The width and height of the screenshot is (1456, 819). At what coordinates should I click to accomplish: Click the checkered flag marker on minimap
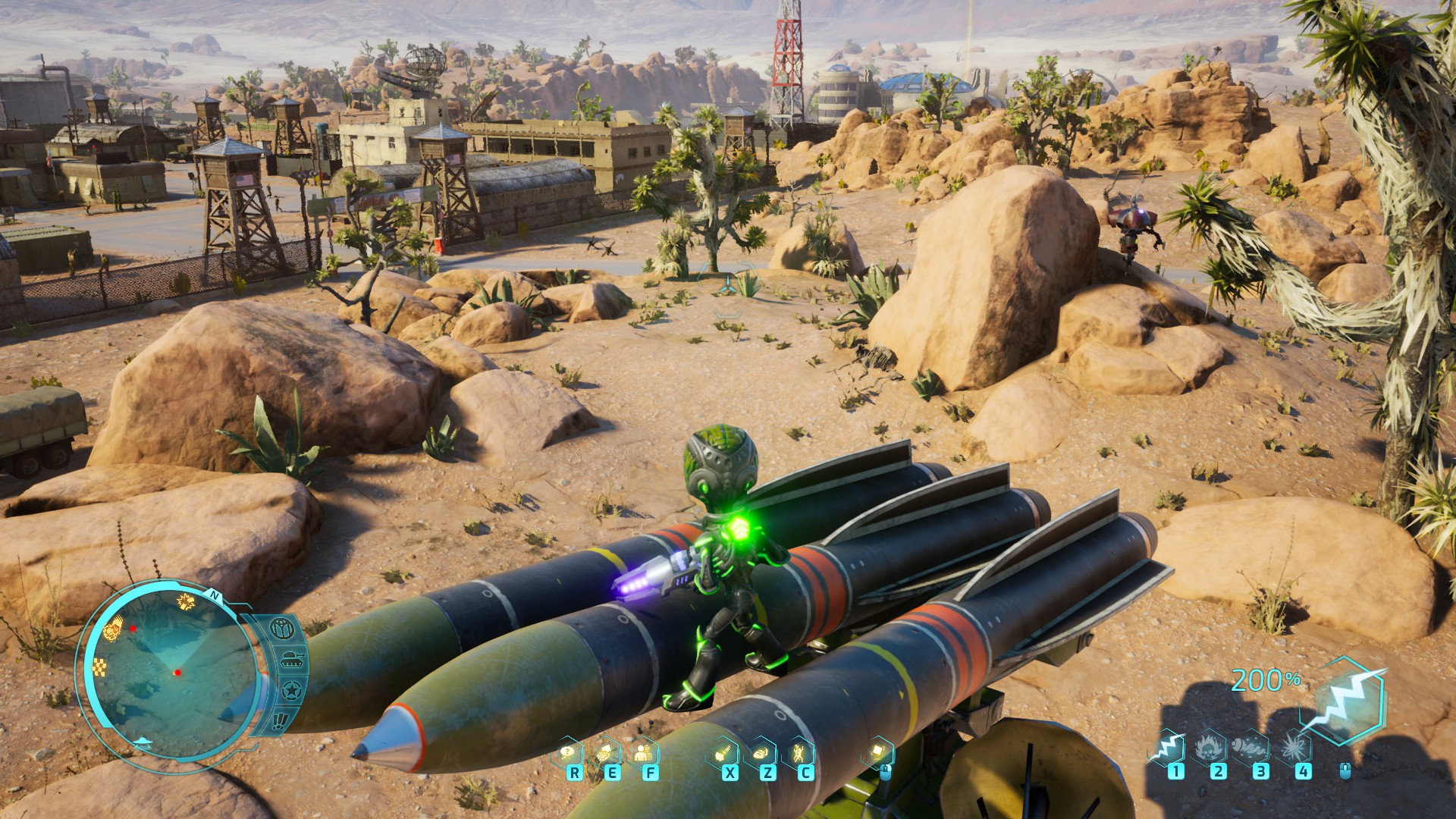tap(100, 668)
